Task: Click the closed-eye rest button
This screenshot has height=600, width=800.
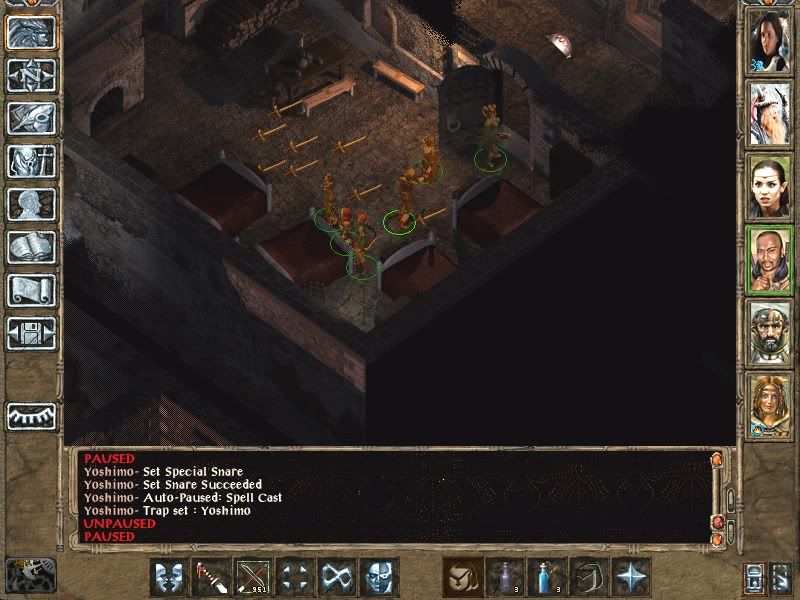Action: pyautogui.click(x=31, y=415)
